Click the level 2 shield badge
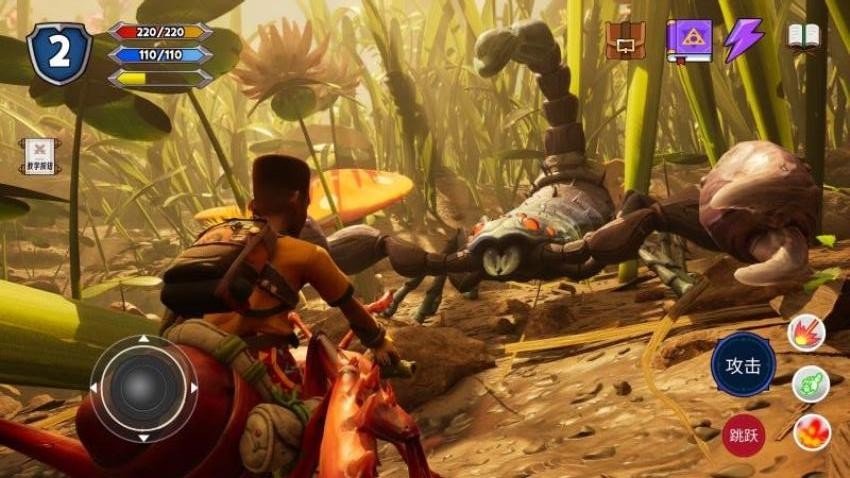The height and width of the screenshot is (478, 850). tap(60, 53)
